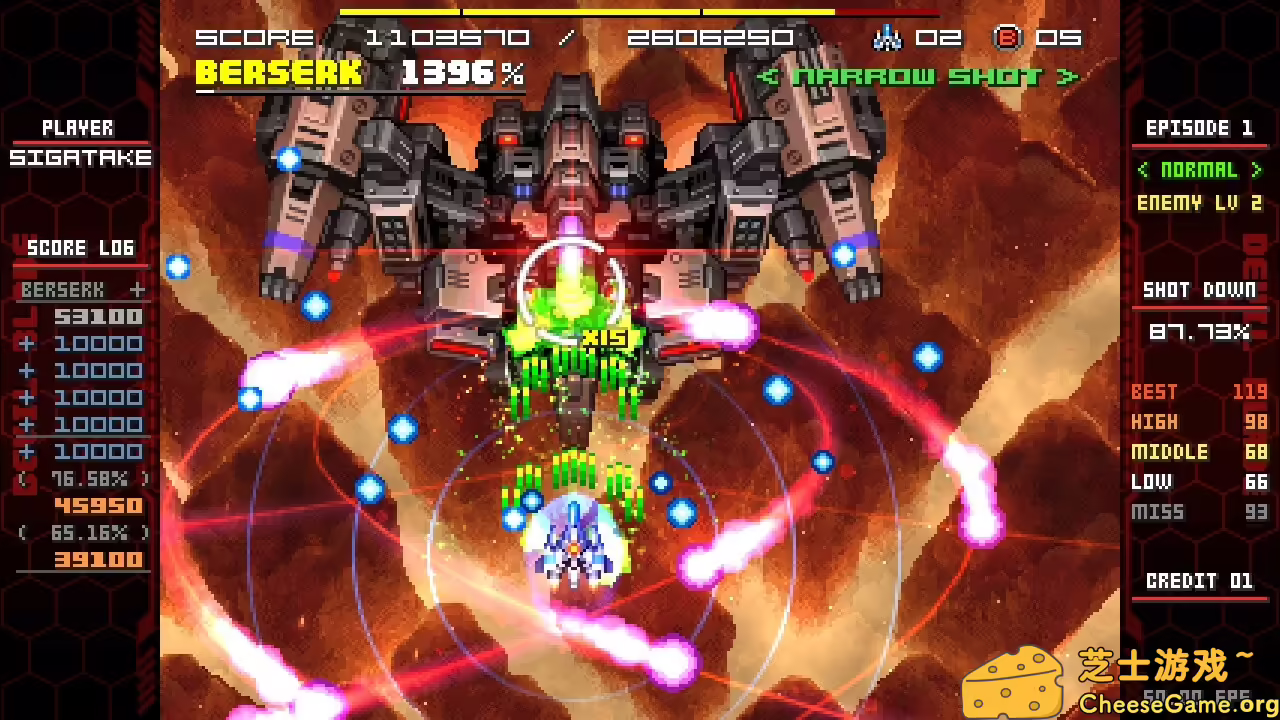Click the right arrow beside NORMAL difficulty
The image size is (1280, 720).
click(1257, 170)
